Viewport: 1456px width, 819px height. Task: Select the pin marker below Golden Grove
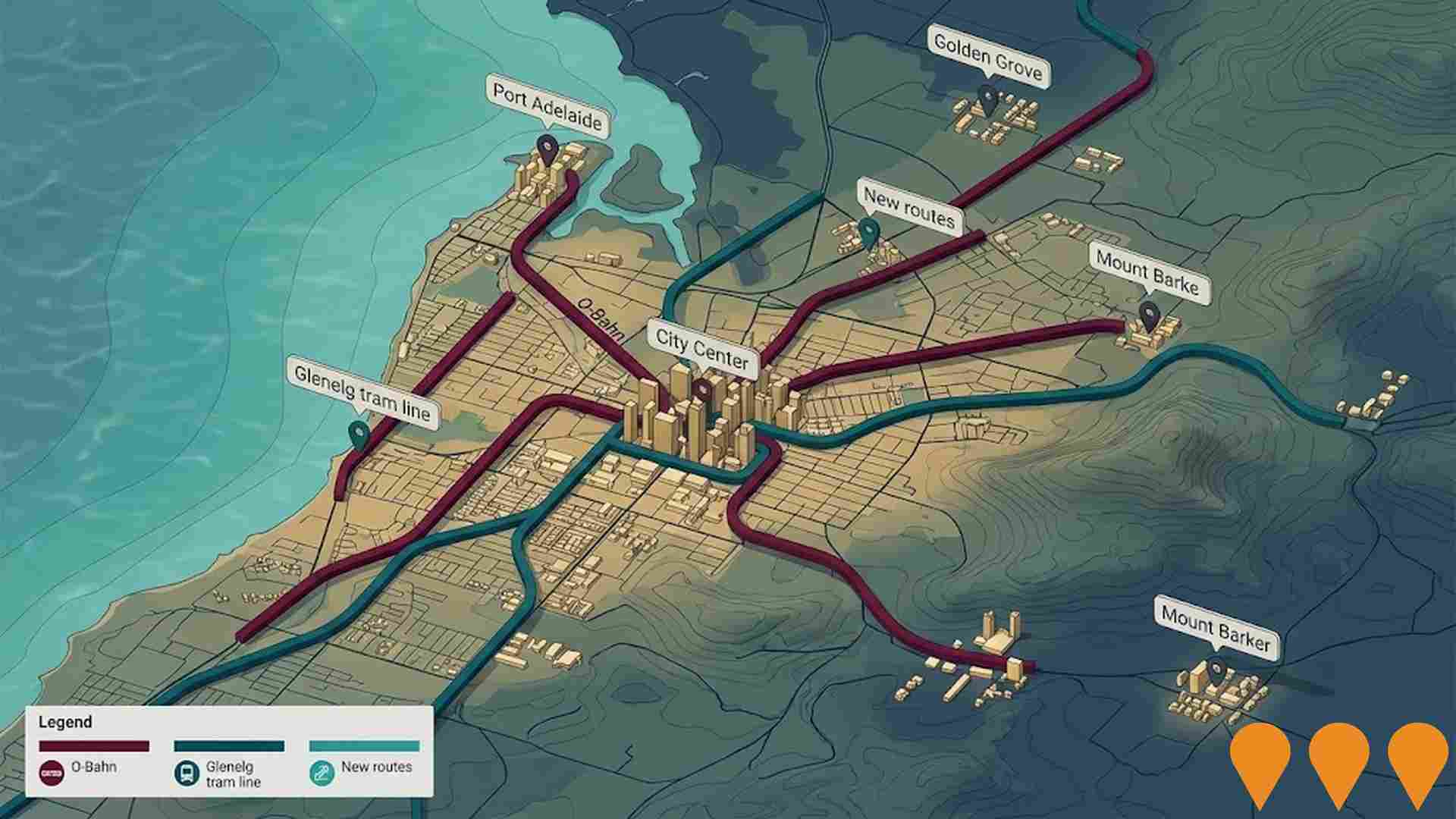tap(987, 98)
